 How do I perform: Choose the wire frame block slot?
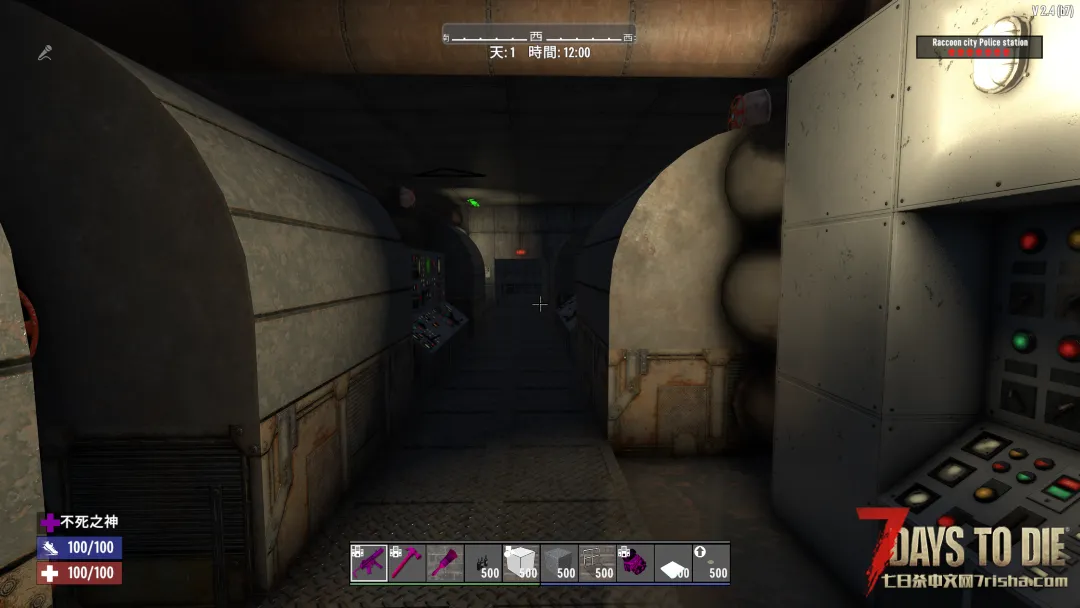[x=597, y=563]
